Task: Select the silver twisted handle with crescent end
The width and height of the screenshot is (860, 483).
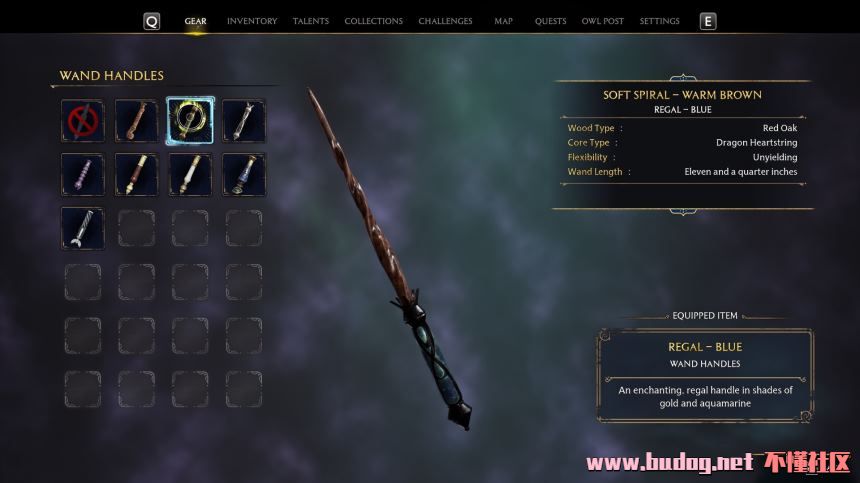Action: pyautogui.click(x=82, y=228)
